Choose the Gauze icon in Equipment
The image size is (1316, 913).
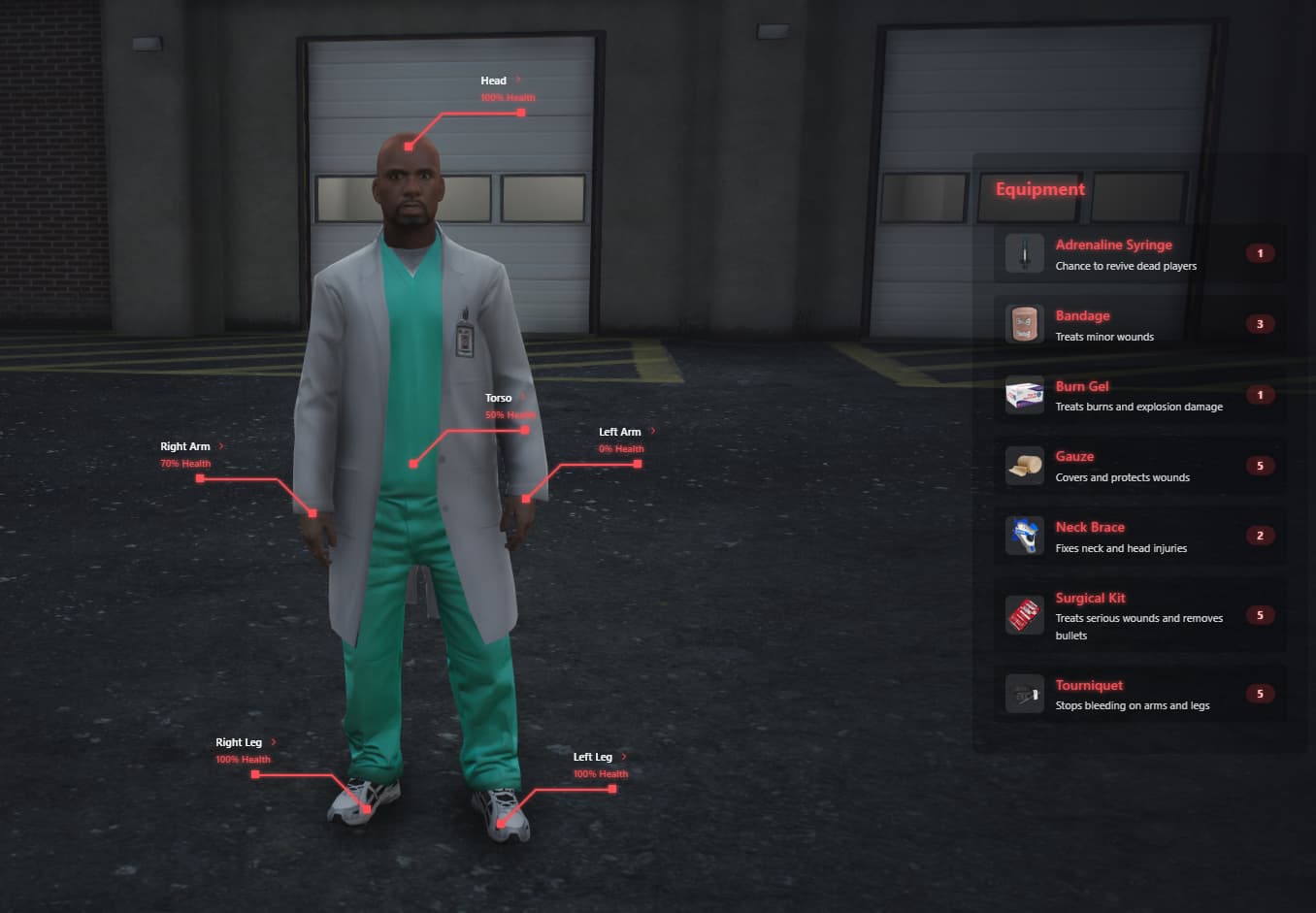[1025, 465]
